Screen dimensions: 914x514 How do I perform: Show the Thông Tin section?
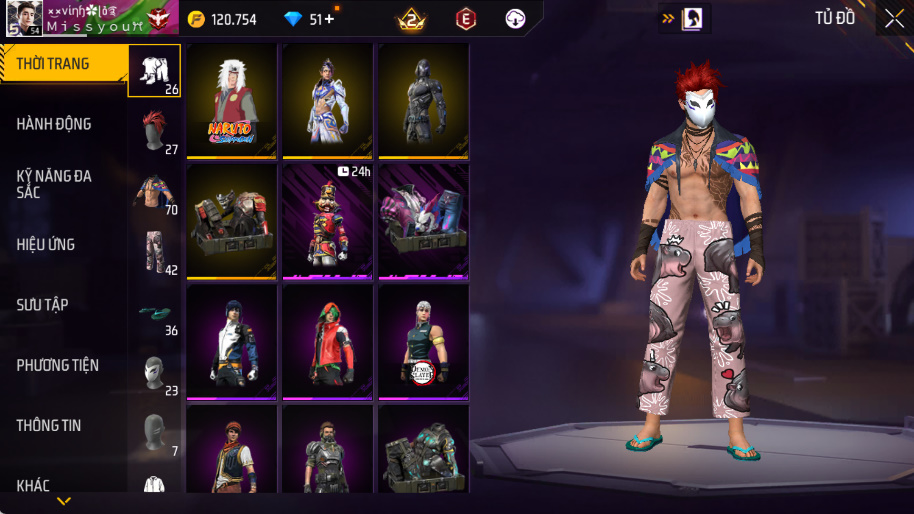pos(49,425)
